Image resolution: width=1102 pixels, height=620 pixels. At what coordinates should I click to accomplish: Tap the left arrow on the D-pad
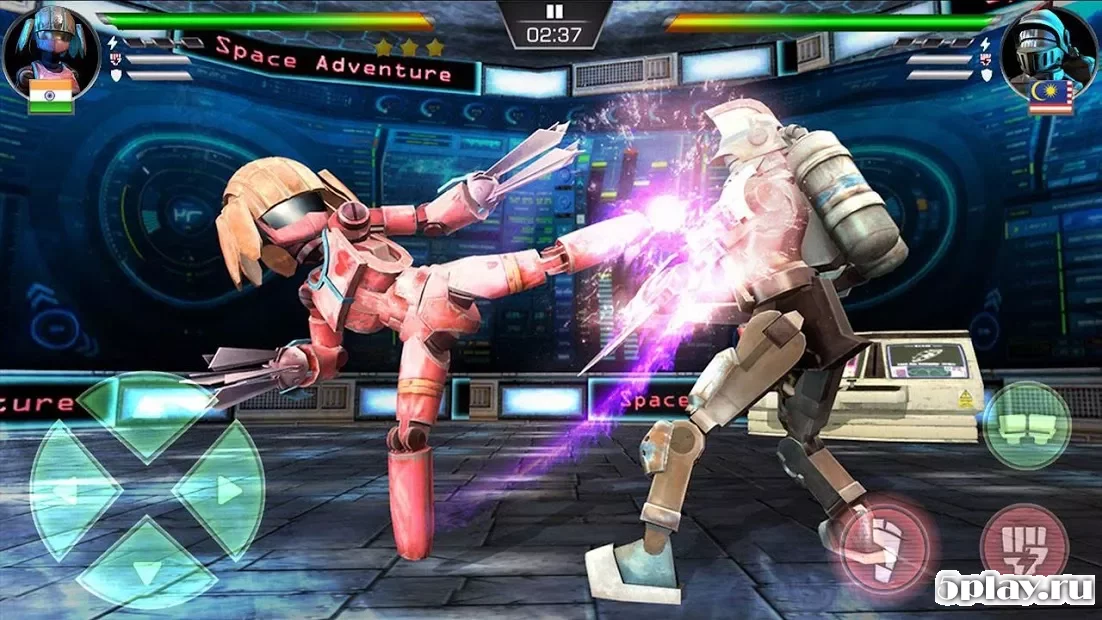click(x=68, y=489)
